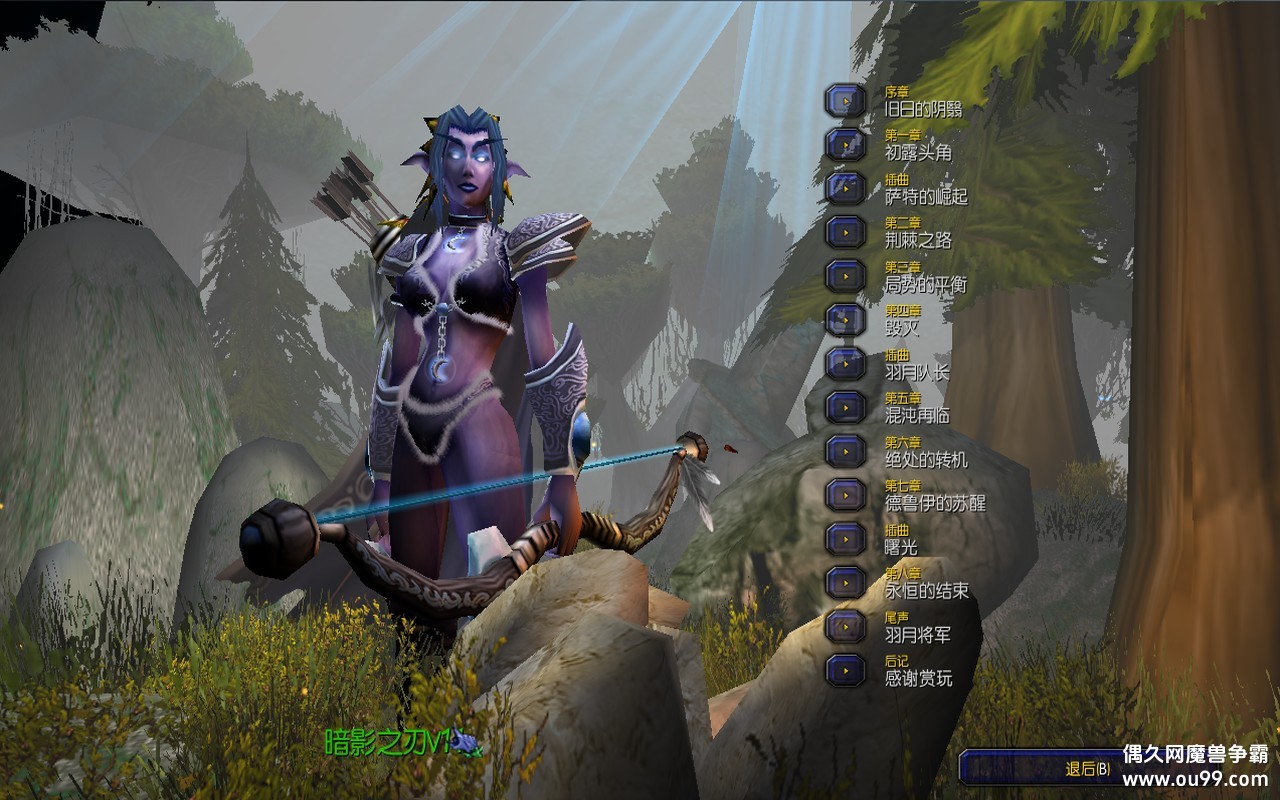Select chapter four 毁灭
The image size is (1280, 800).
845,319
